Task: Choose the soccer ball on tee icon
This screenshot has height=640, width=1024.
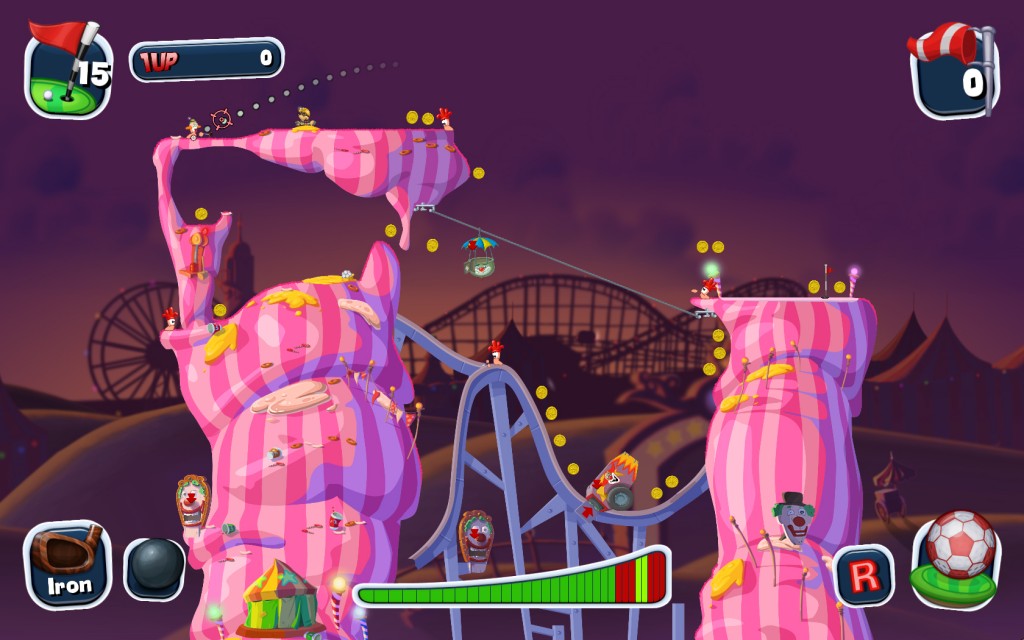Action: 957,556
